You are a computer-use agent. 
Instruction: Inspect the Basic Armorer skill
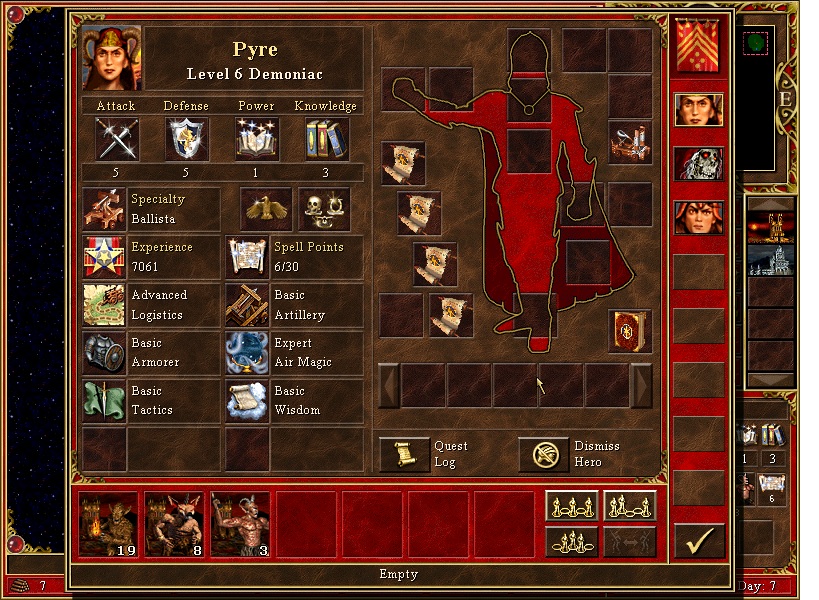(104, 353)
